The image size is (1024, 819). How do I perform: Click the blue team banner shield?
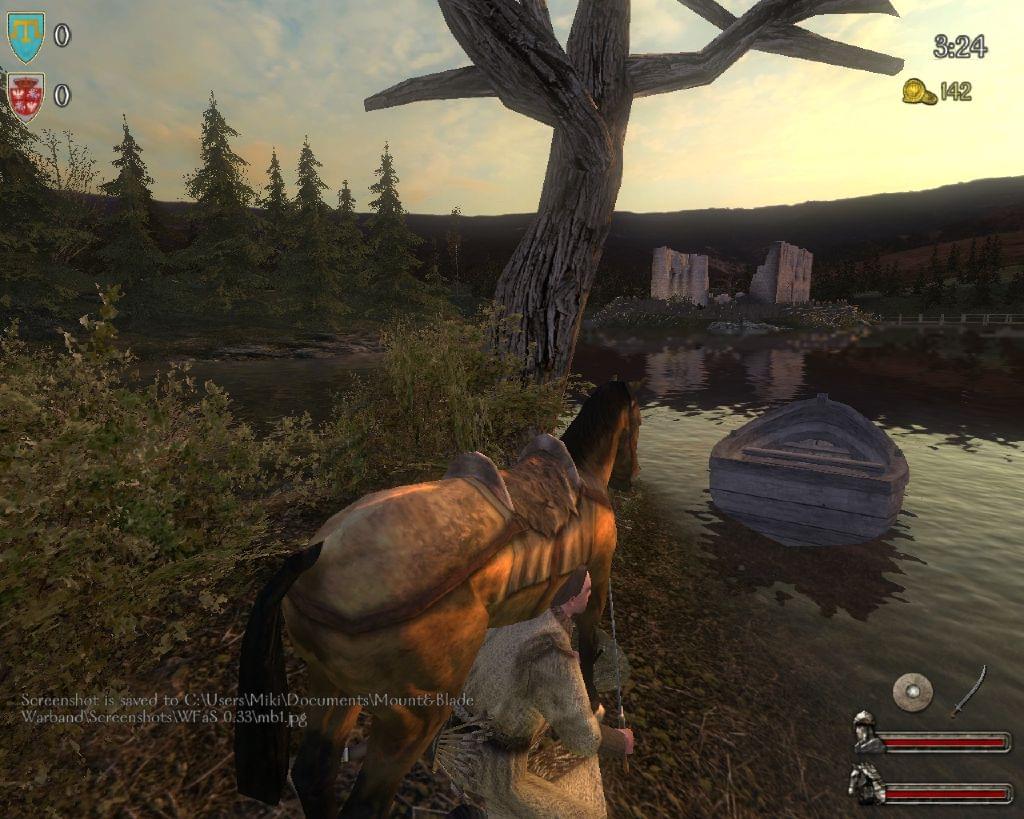coord(25,37)
